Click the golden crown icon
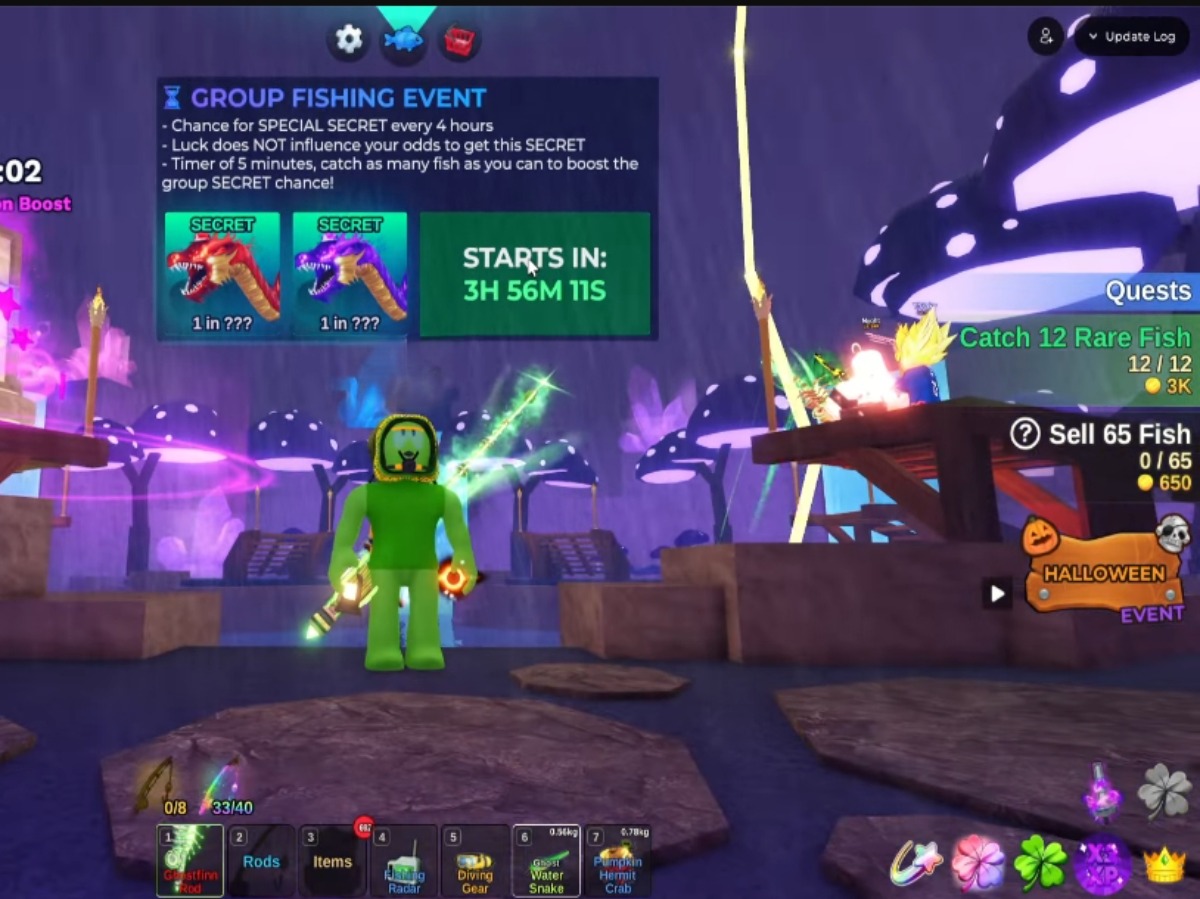The image size is (1200, 899). point(1164,865)
